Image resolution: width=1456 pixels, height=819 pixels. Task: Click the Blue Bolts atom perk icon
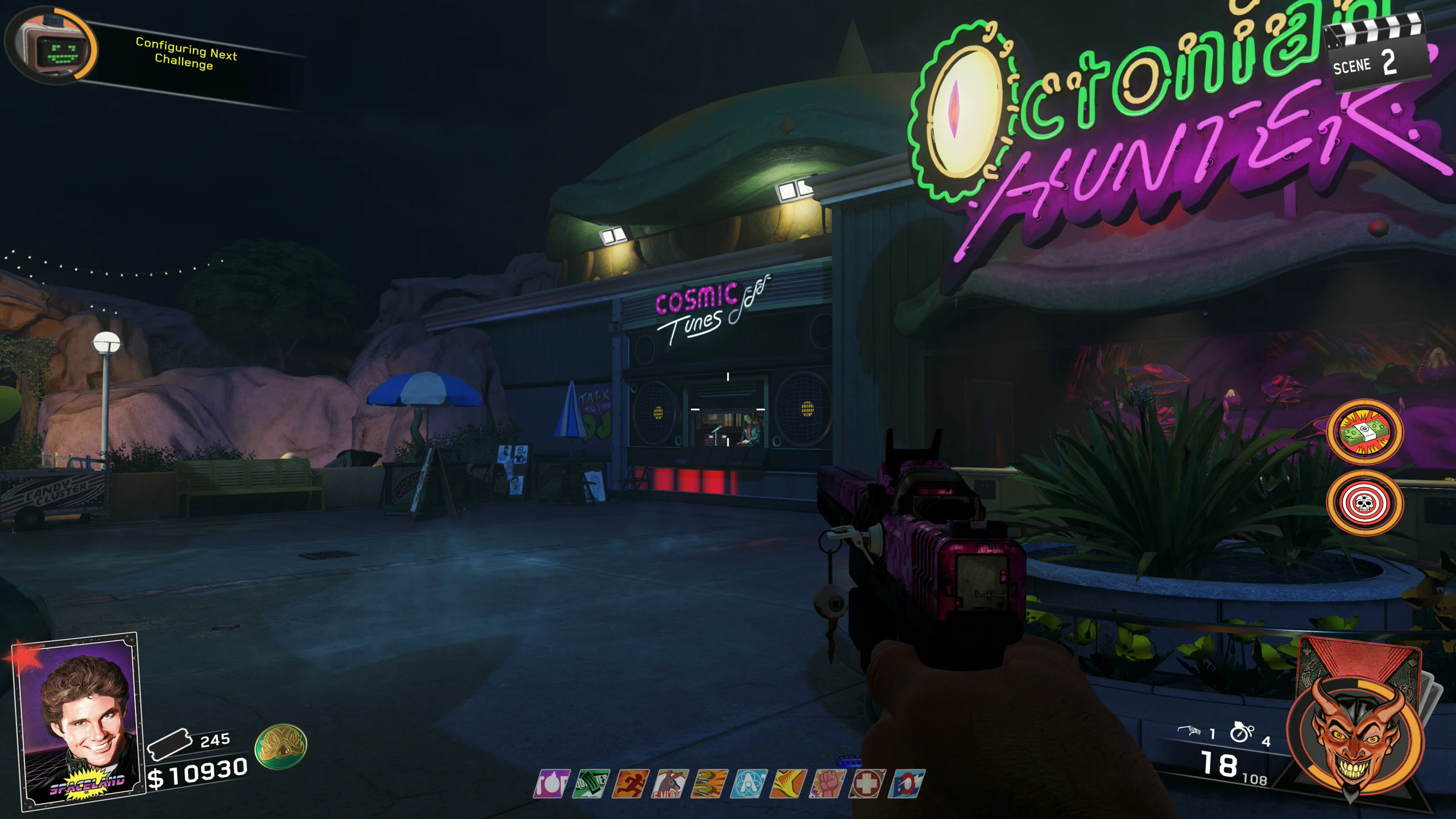pos(748,784)
